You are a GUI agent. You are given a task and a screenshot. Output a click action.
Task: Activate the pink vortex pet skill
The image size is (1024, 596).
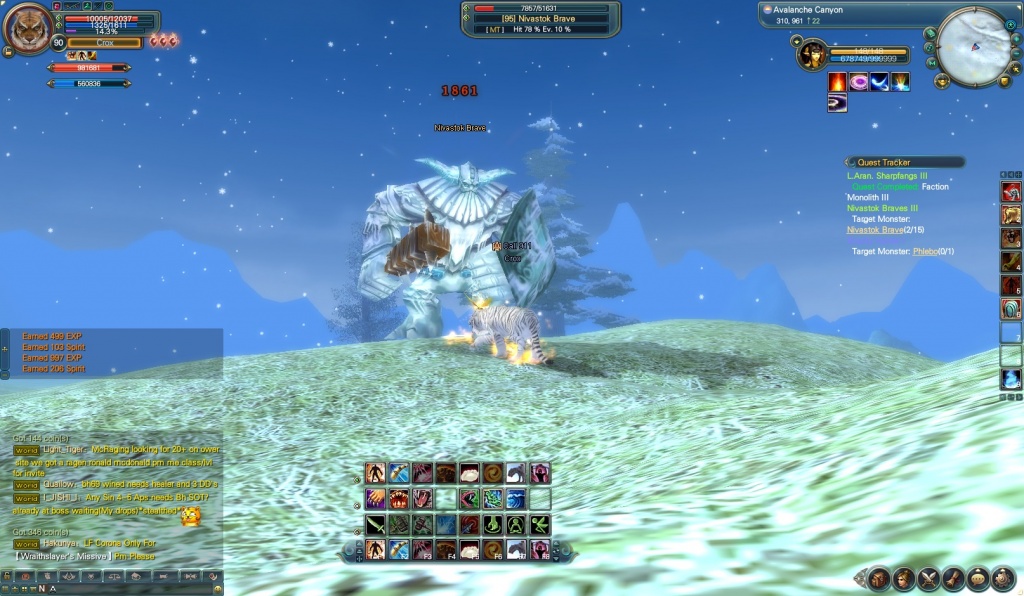pos(858,82)
